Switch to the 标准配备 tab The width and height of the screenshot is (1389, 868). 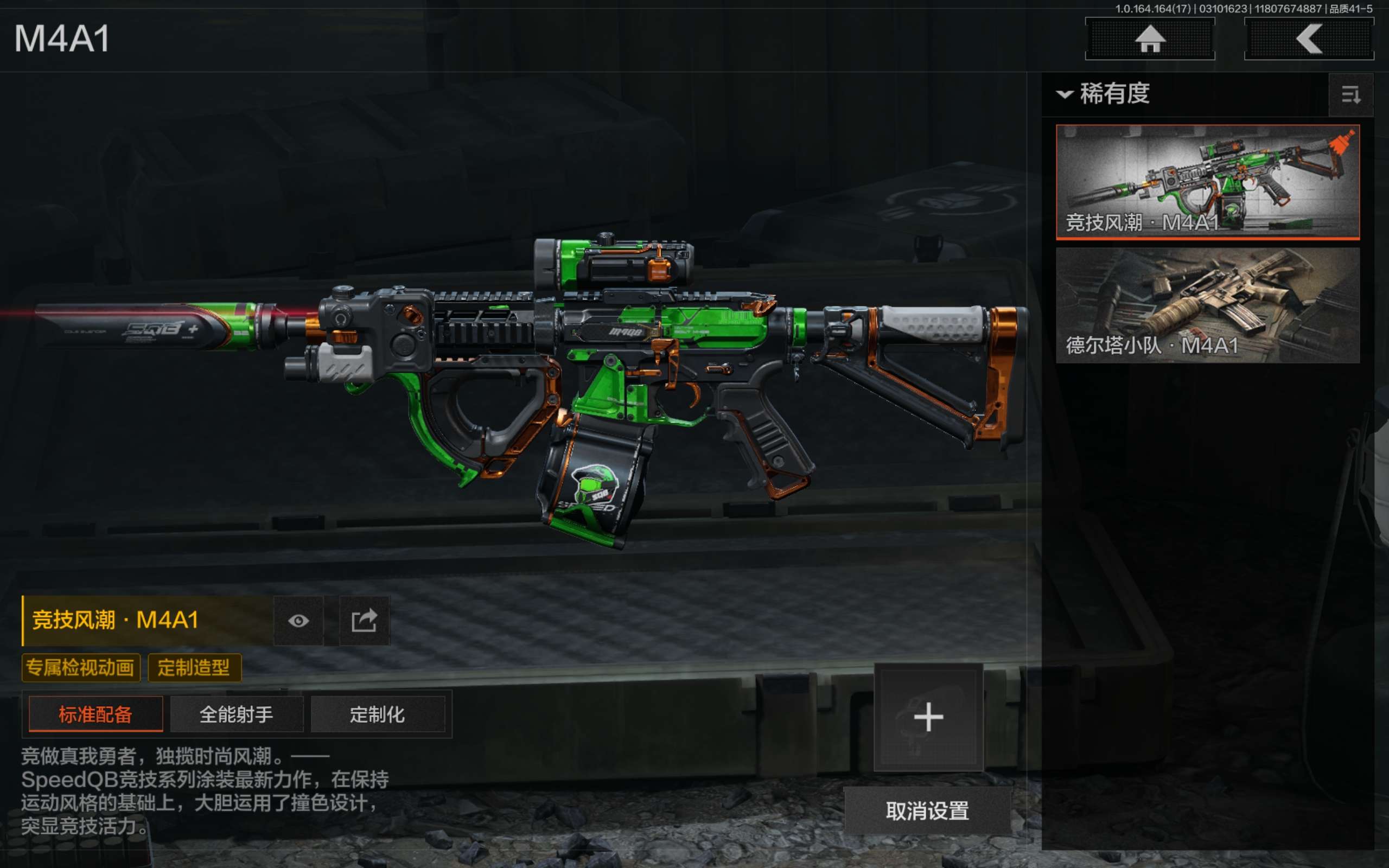pyautogui.click(x=96, y=714)
